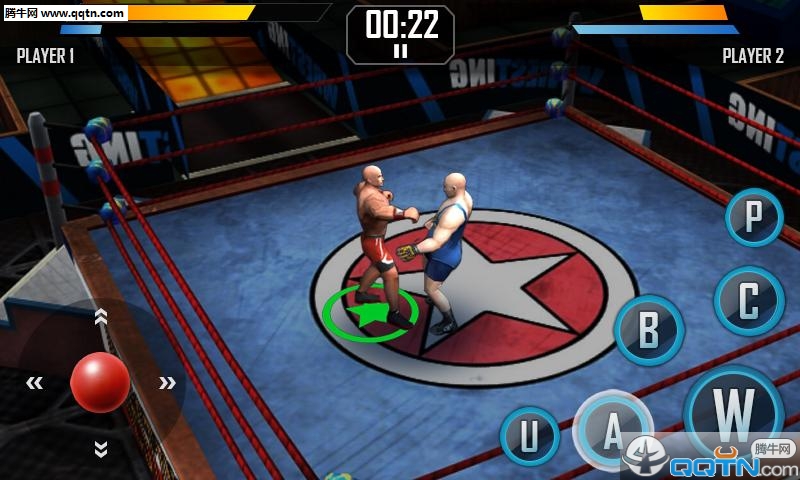This screenshot has width=800, height=480.
Task: Pause the match with the pause icon
Action: pos(400,51)
